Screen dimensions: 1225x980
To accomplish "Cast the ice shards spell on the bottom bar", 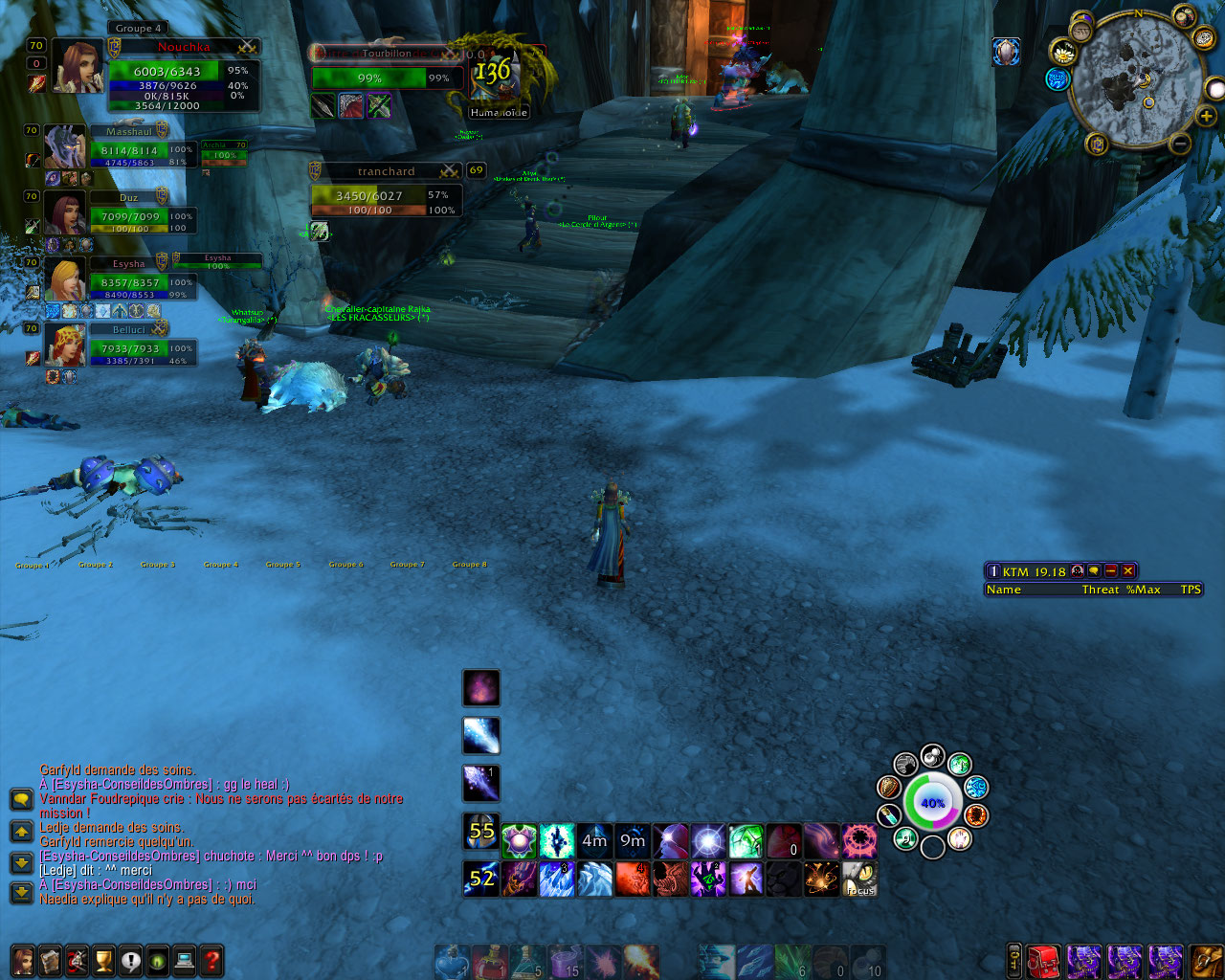I will pos(593,879).
